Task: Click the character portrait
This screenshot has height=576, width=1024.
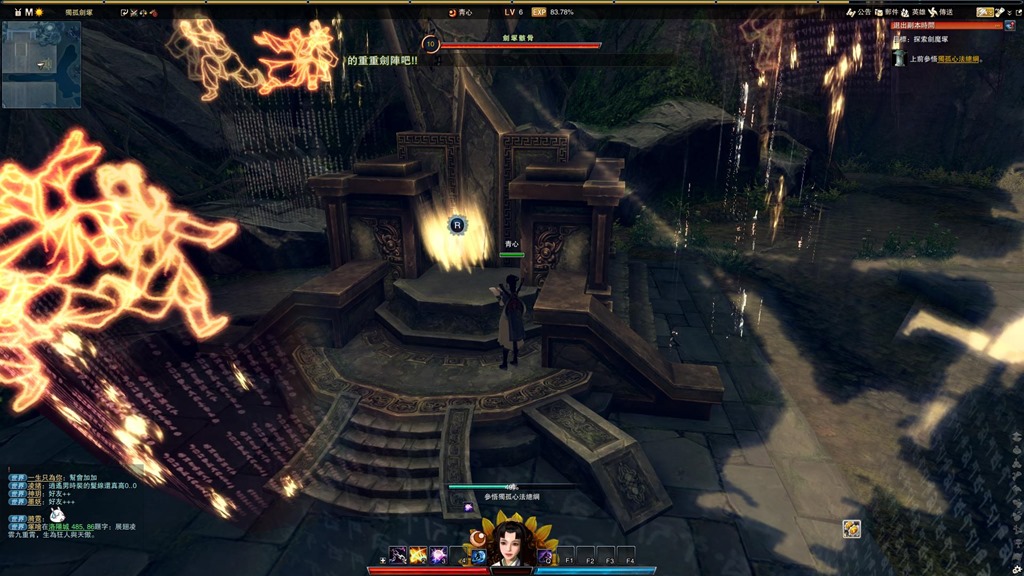Action: click(509, 544)
